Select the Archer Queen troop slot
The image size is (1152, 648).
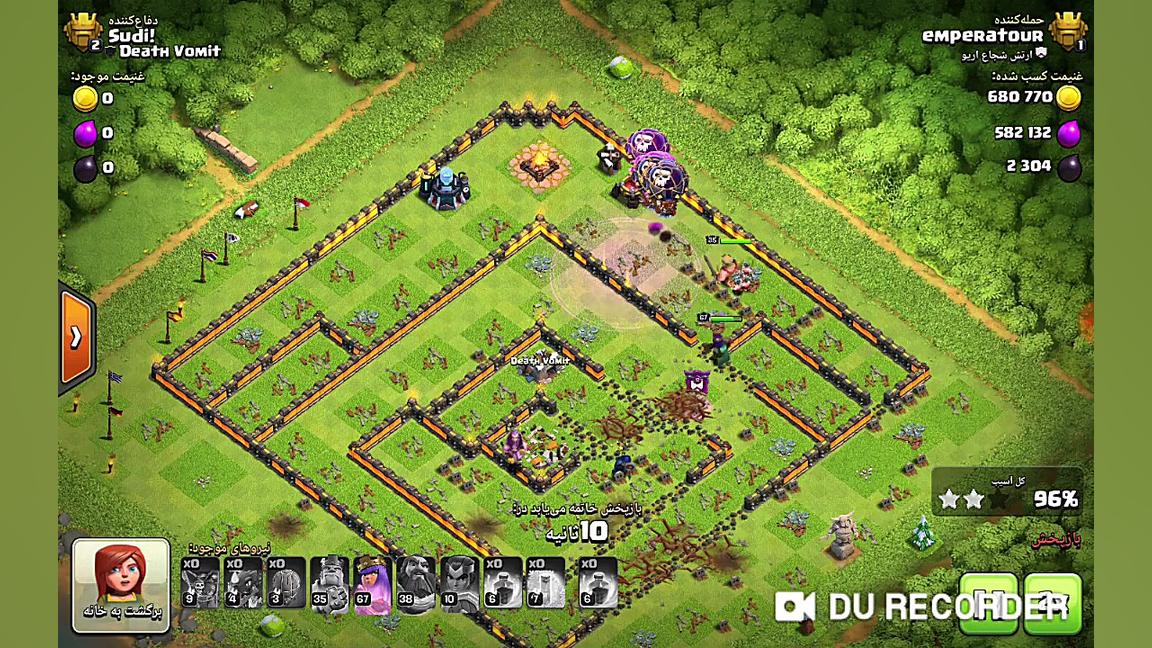pos(372,583)
